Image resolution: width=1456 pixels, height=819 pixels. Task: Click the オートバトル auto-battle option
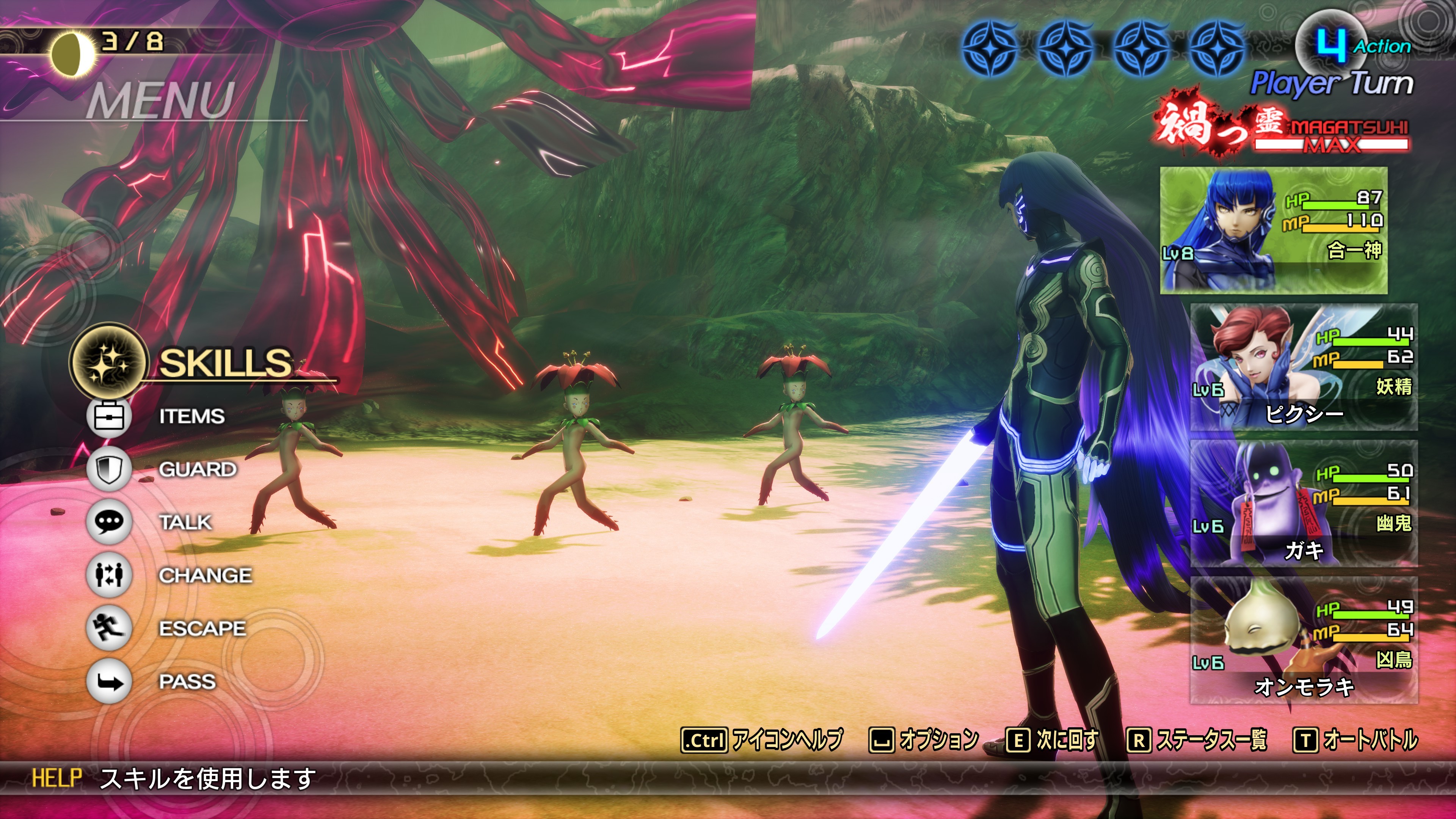coord(1356,739)
